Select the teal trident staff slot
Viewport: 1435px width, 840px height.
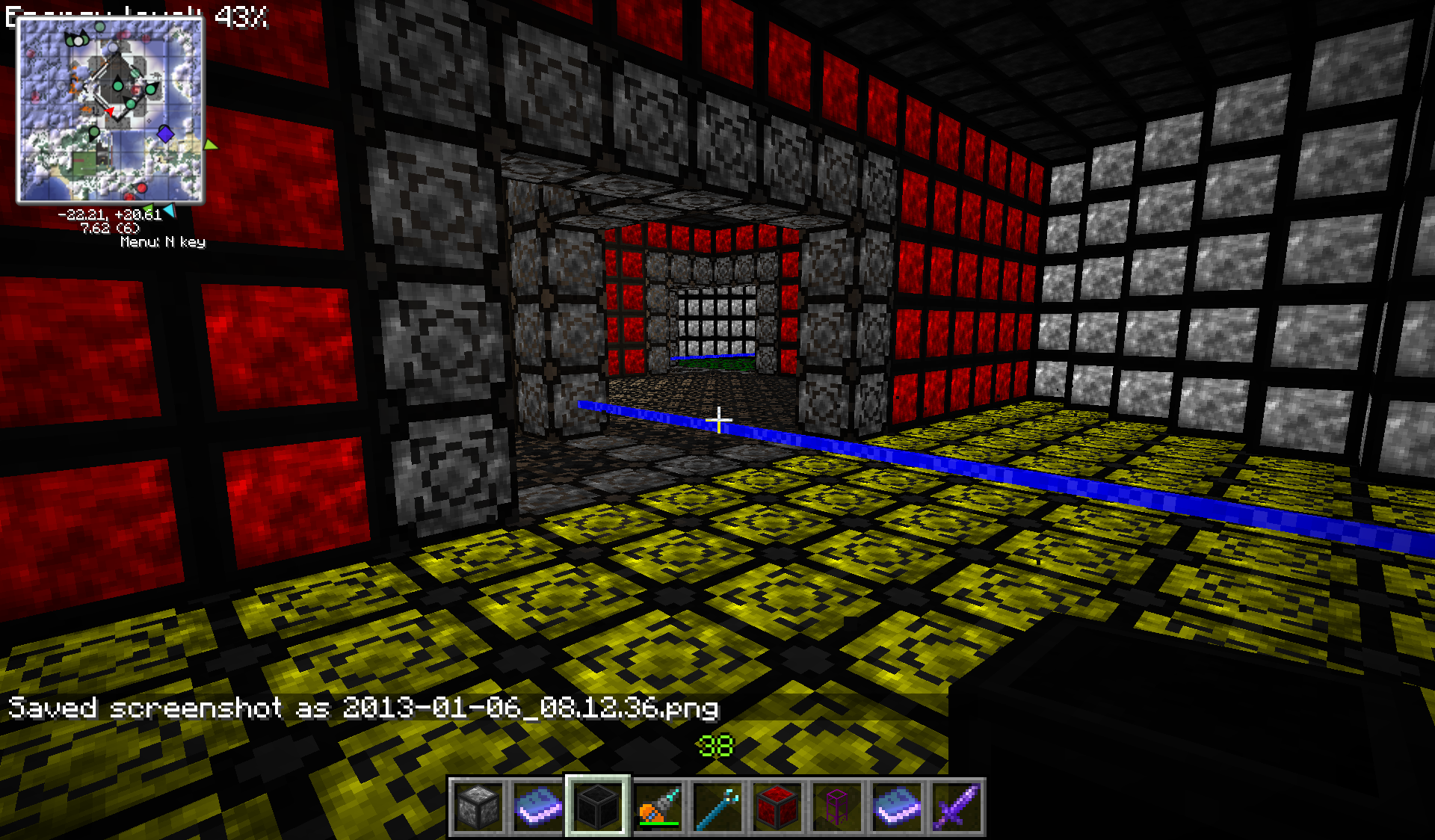(717, 806)
